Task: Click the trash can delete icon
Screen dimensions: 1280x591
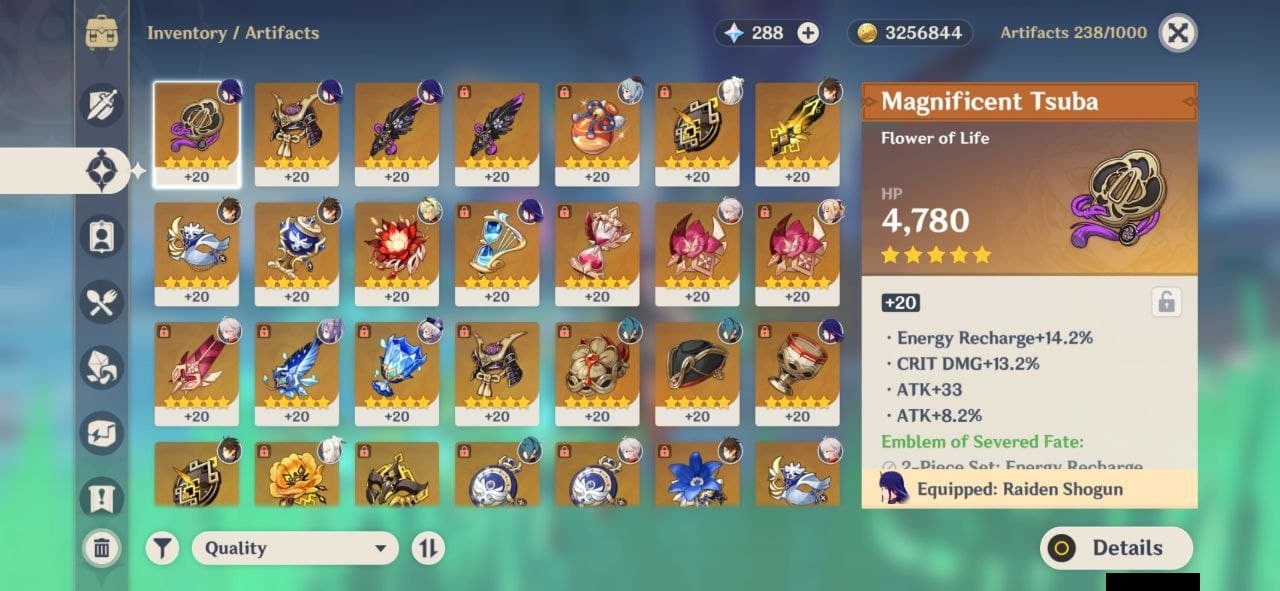Action: 102,547
